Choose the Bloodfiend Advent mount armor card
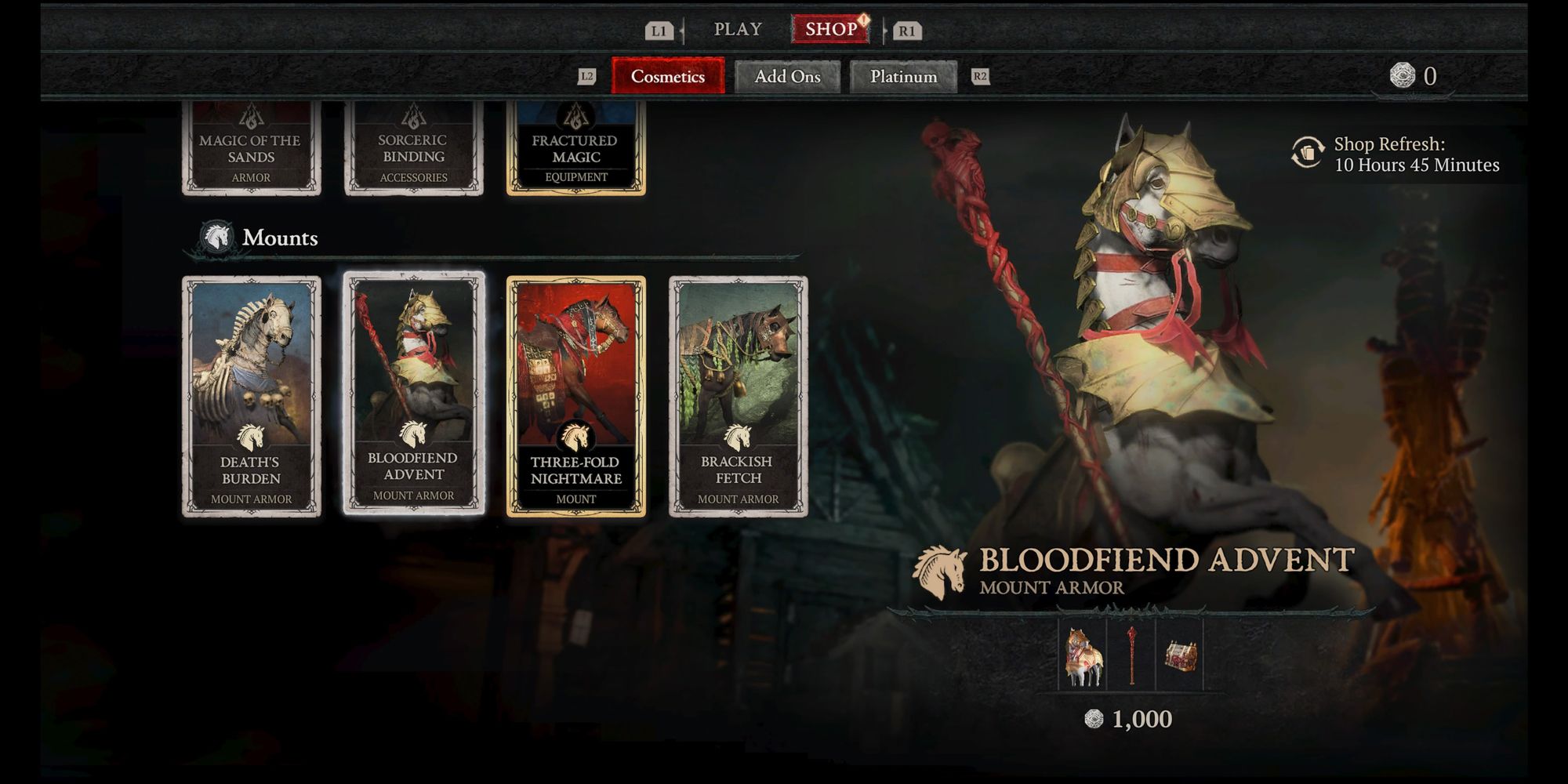 [413, 394]
